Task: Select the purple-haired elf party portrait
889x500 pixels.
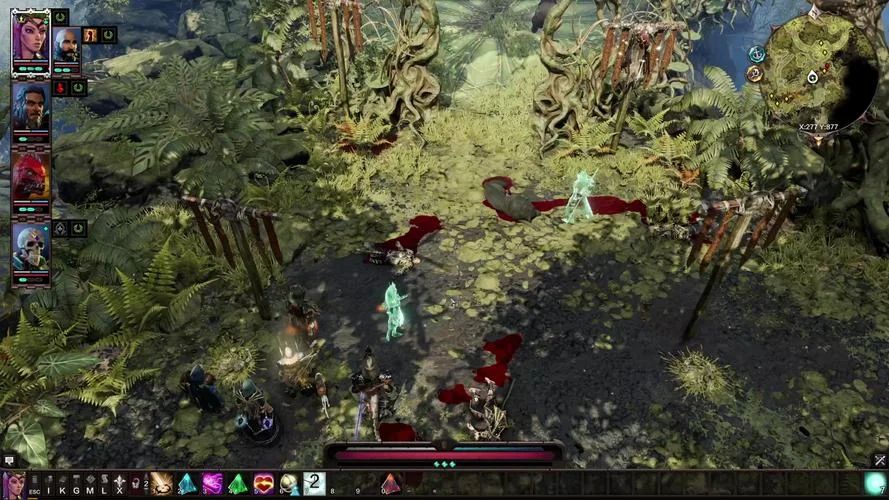Action: coord(30,38)
